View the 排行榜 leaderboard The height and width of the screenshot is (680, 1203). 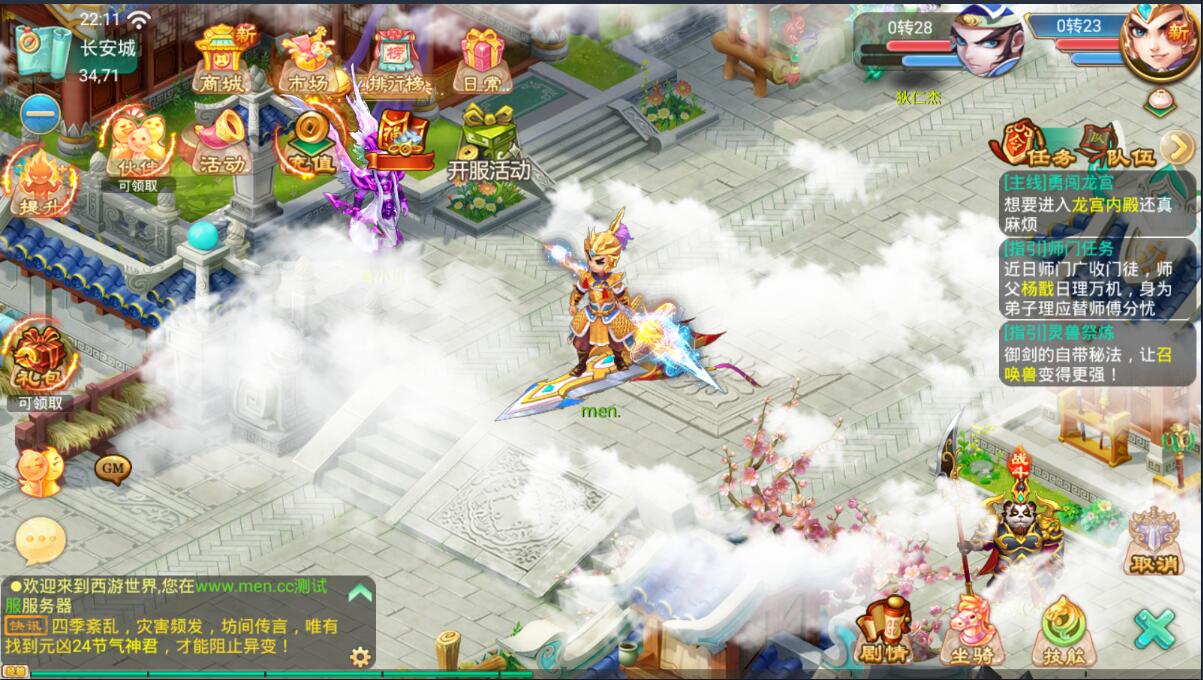(x=395, y=60)
